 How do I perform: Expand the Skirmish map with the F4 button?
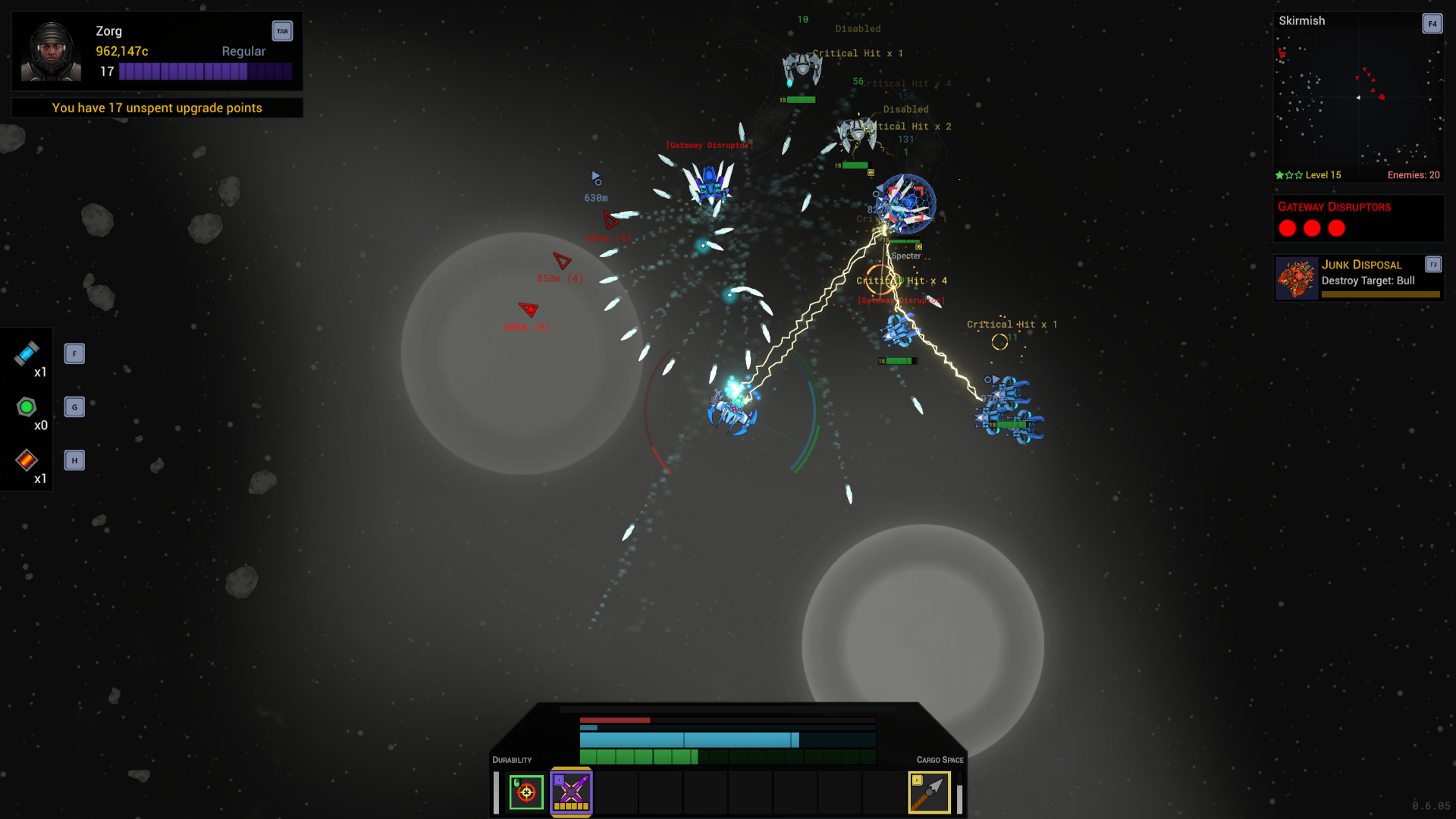point(1432,24)
